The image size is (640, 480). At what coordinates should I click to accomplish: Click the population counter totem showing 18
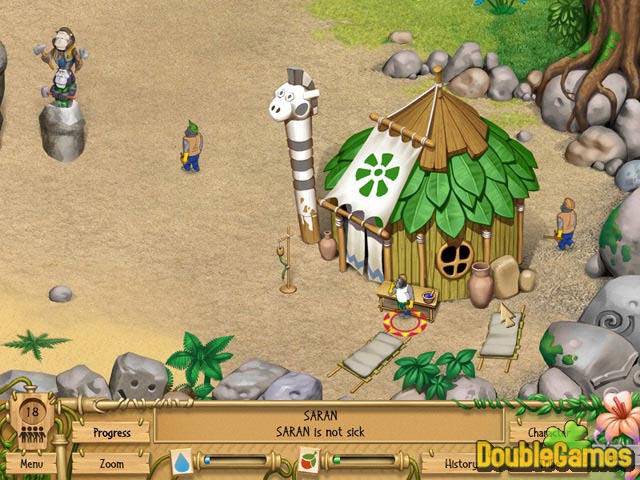tap(30, 420)
